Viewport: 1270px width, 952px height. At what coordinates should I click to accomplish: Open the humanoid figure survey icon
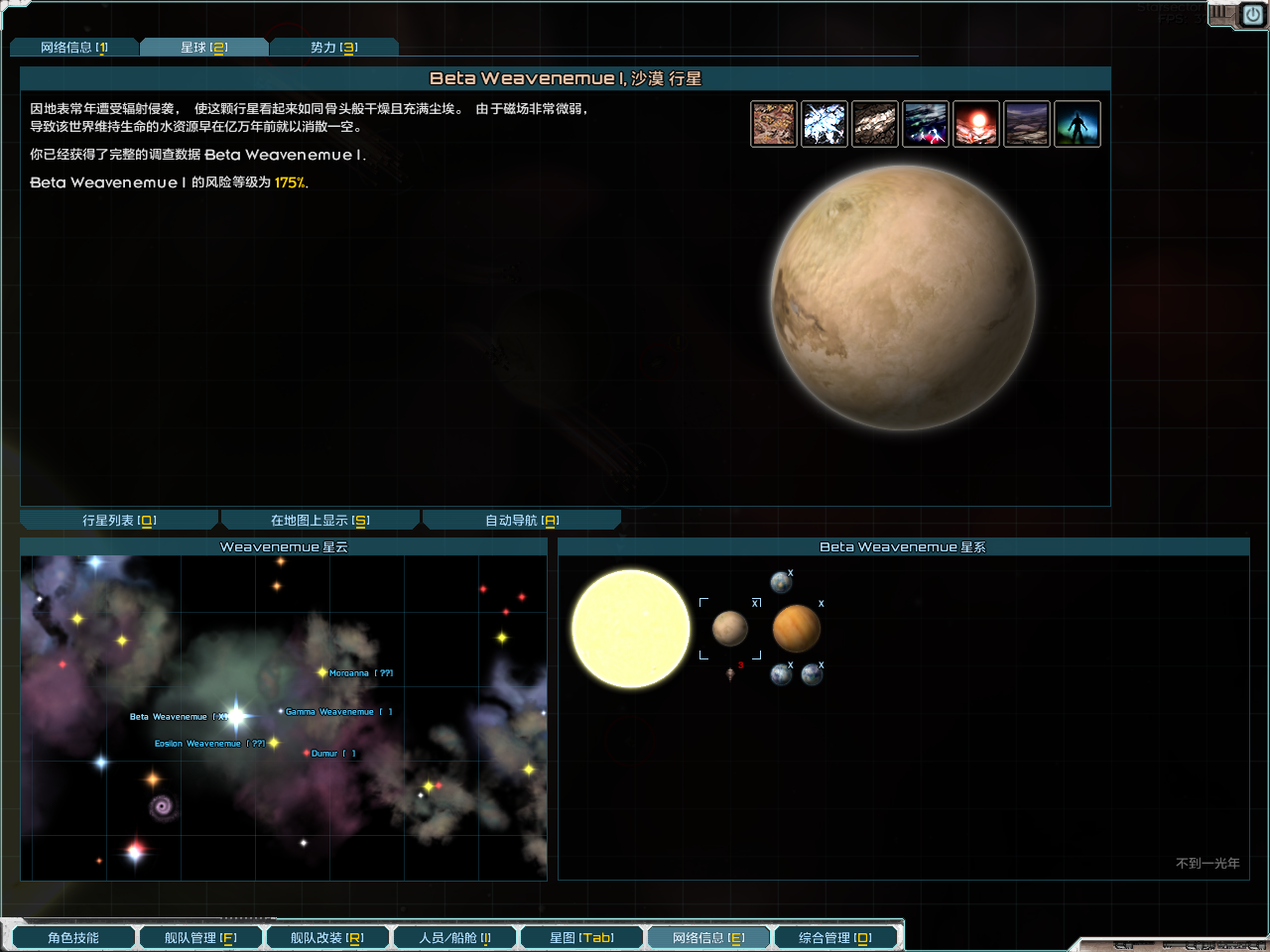[x=1078, y=123]
